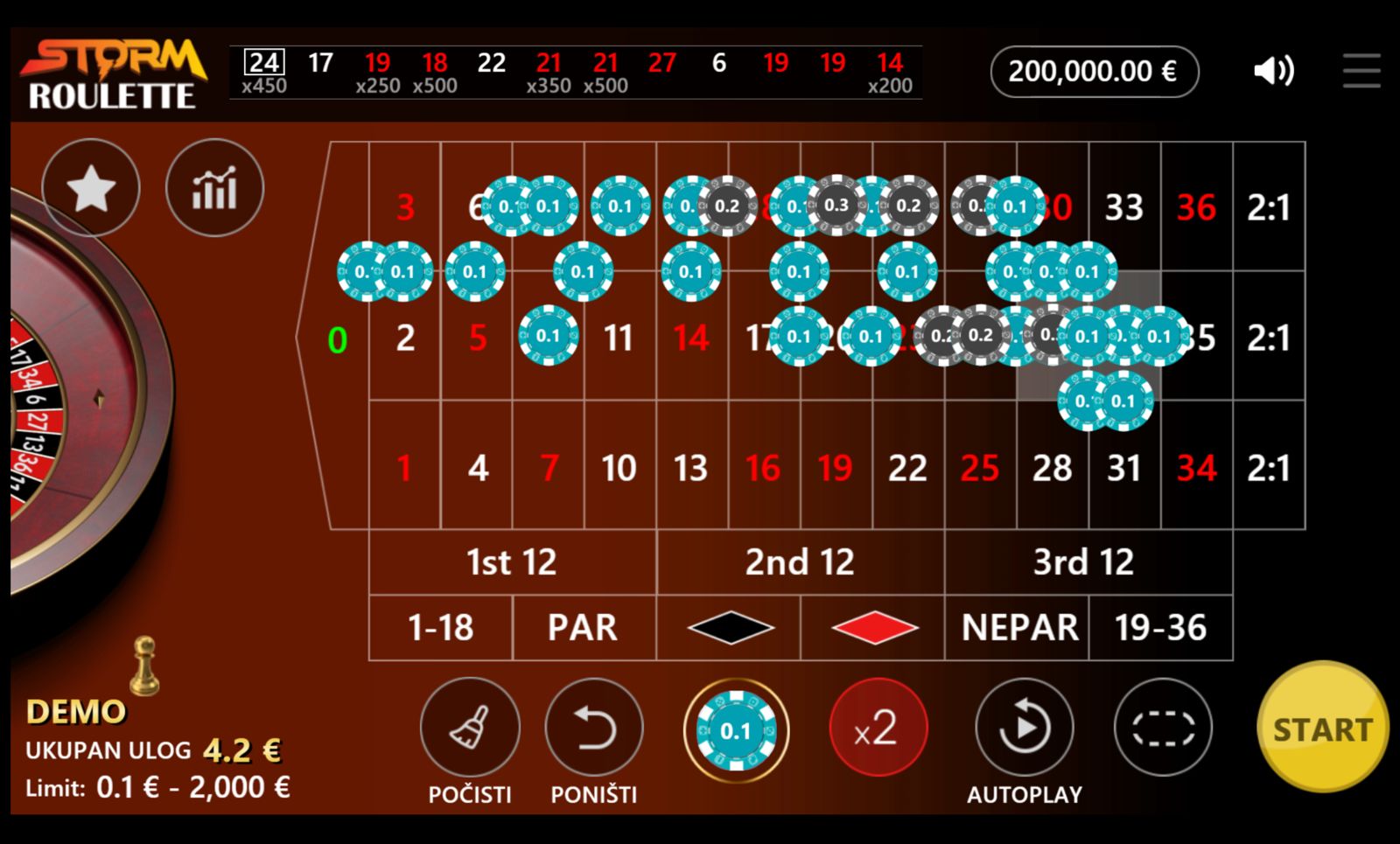Double all bets with x2 button
Screen dimensions: 1400x844
[x=877, y=728]
